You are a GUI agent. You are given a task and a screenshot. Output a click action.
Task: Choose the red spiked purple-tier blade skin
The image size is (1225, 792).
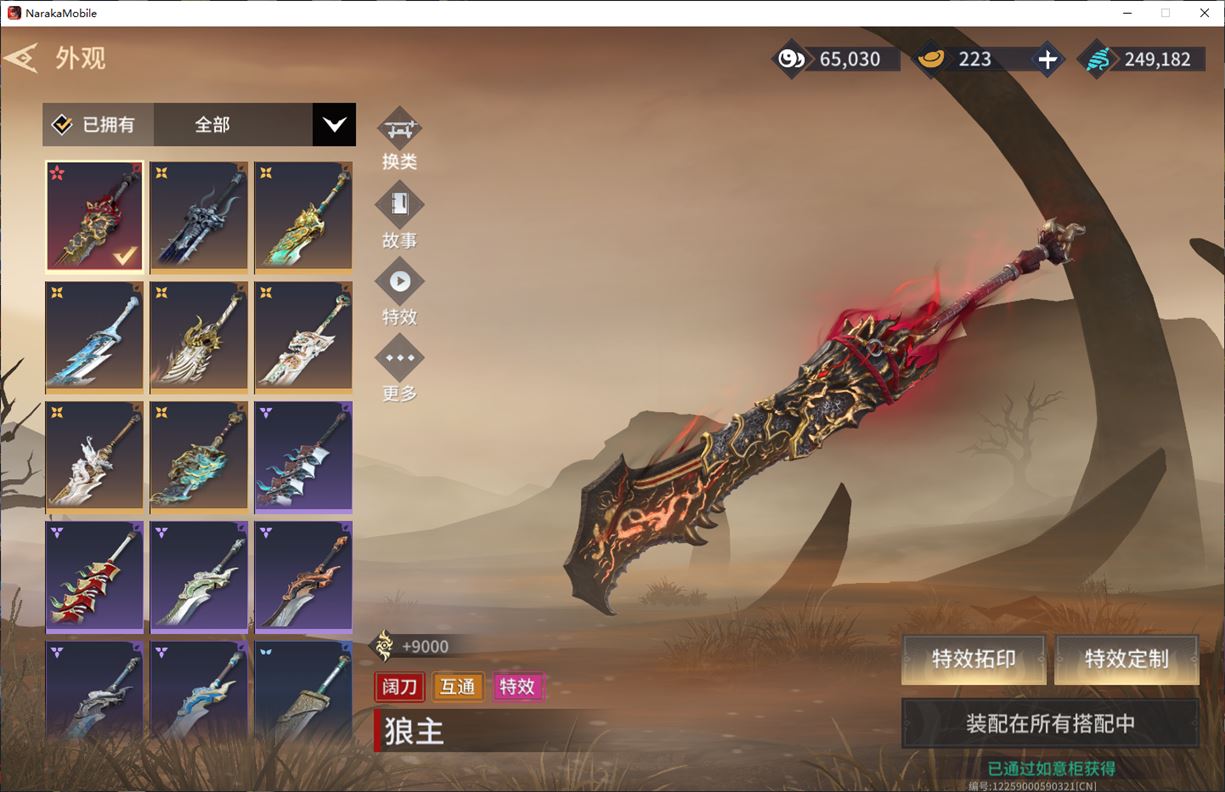(x=95, y=576)
